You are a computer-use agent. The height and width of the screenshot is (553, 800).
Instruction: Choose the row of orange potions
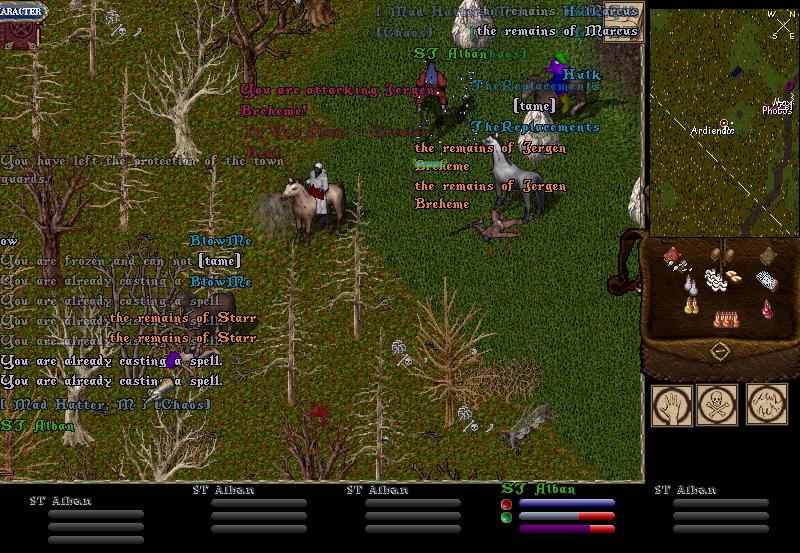pos(725,319)
